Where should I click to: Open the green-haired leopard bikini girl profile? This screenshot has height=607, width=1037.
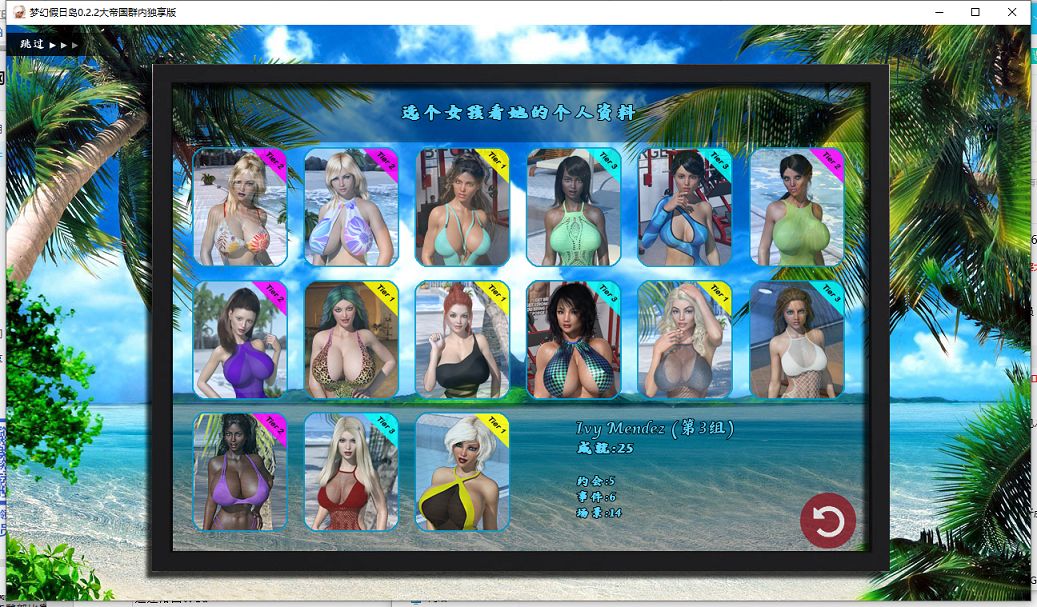[x=351, y=340]
